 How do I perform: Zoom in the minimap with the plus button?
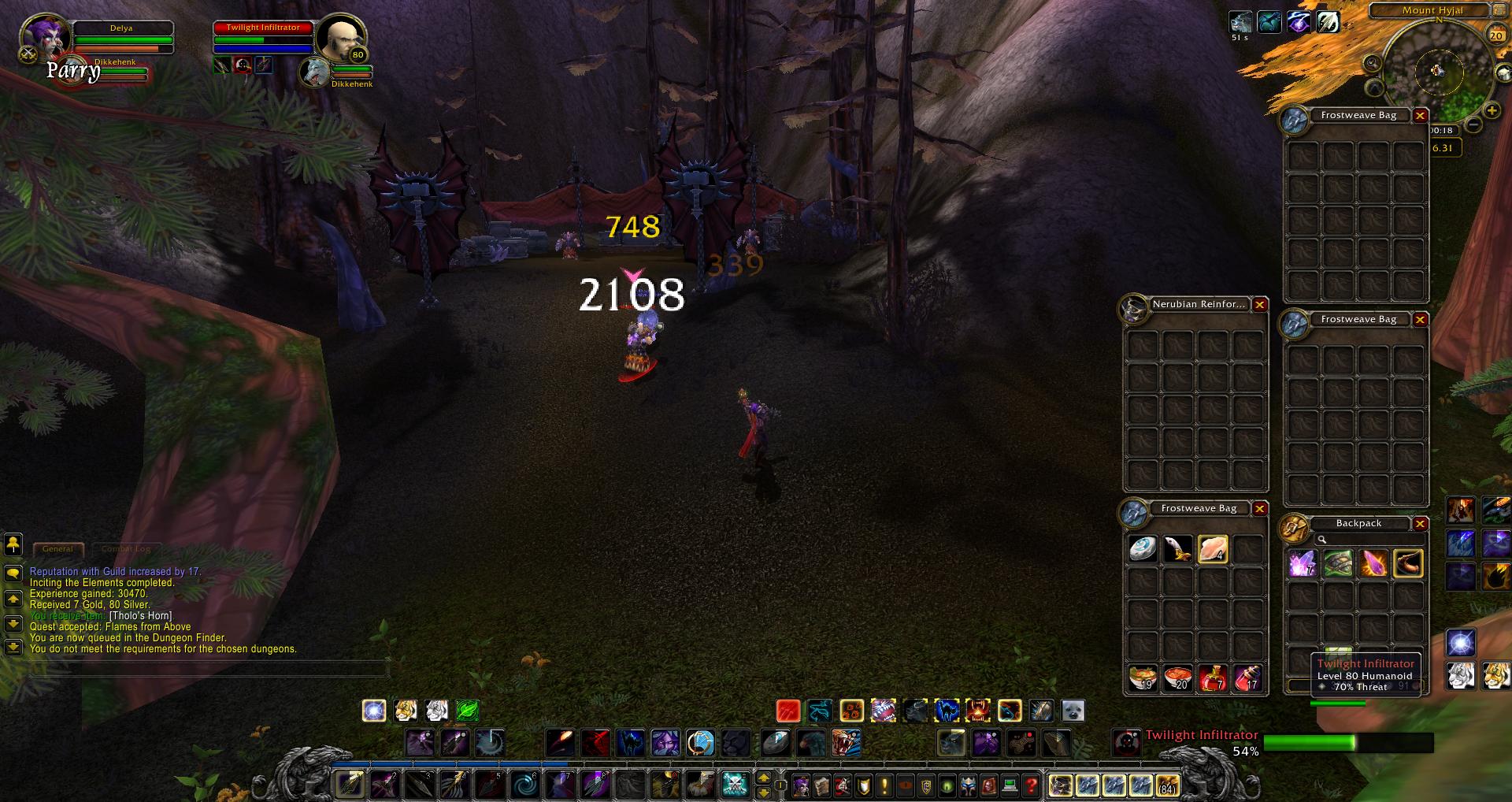click(x=1492, y=111)
